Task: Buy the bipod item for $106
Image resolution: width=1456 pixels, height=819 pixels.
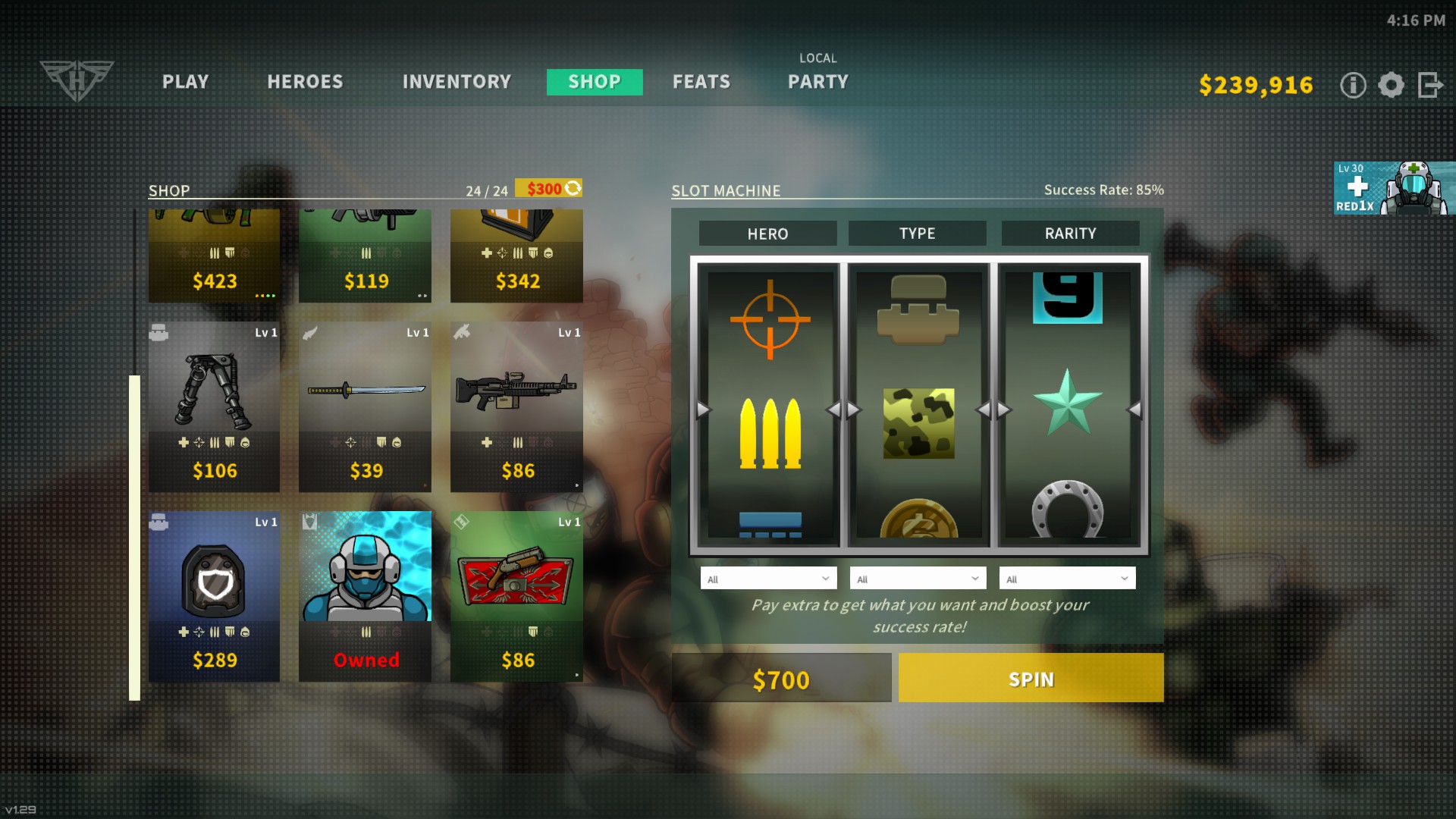Action: [214, 407]
